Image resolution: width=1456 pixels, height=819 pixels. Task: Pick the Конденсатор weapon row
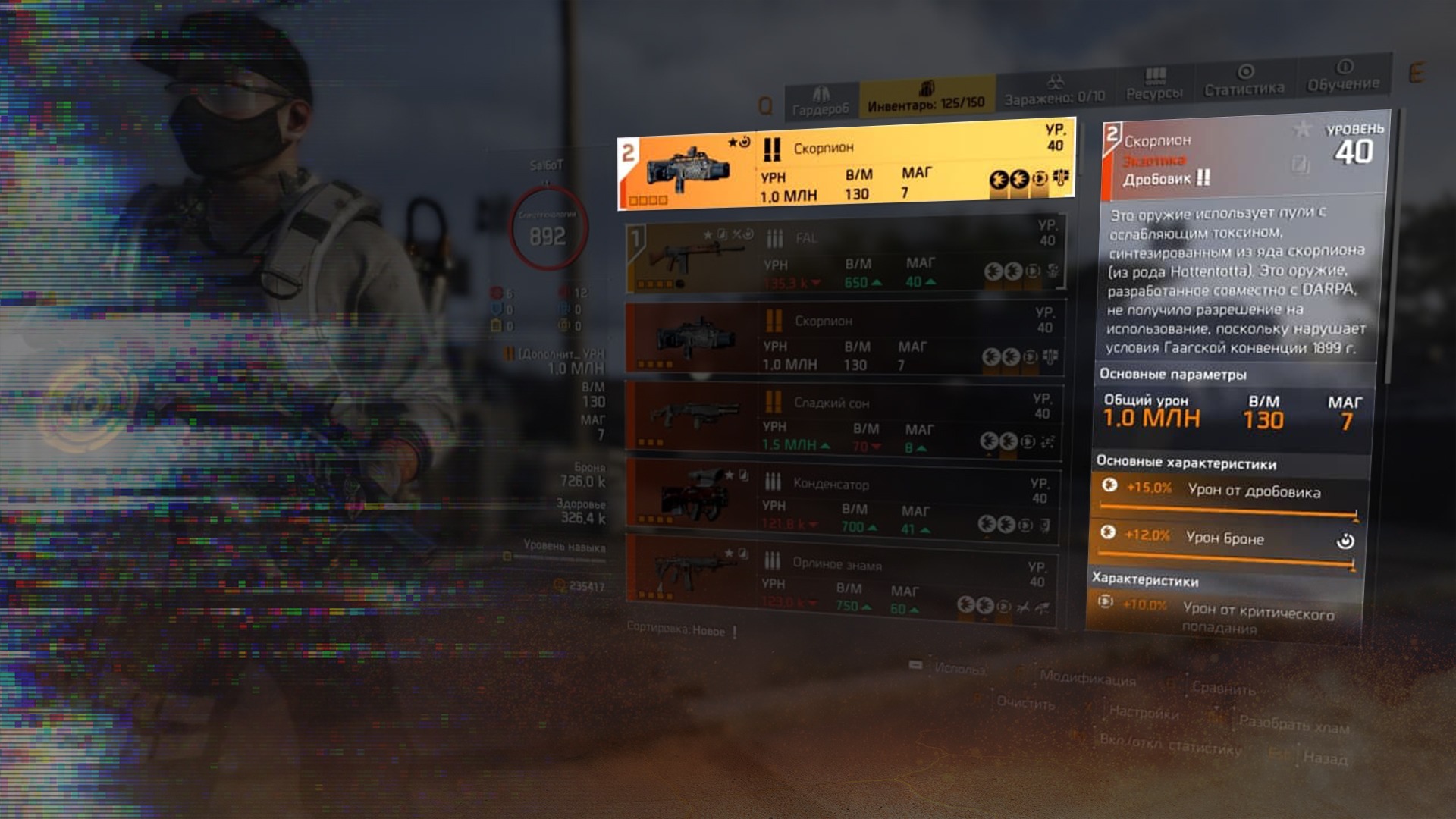pos(843,503)
